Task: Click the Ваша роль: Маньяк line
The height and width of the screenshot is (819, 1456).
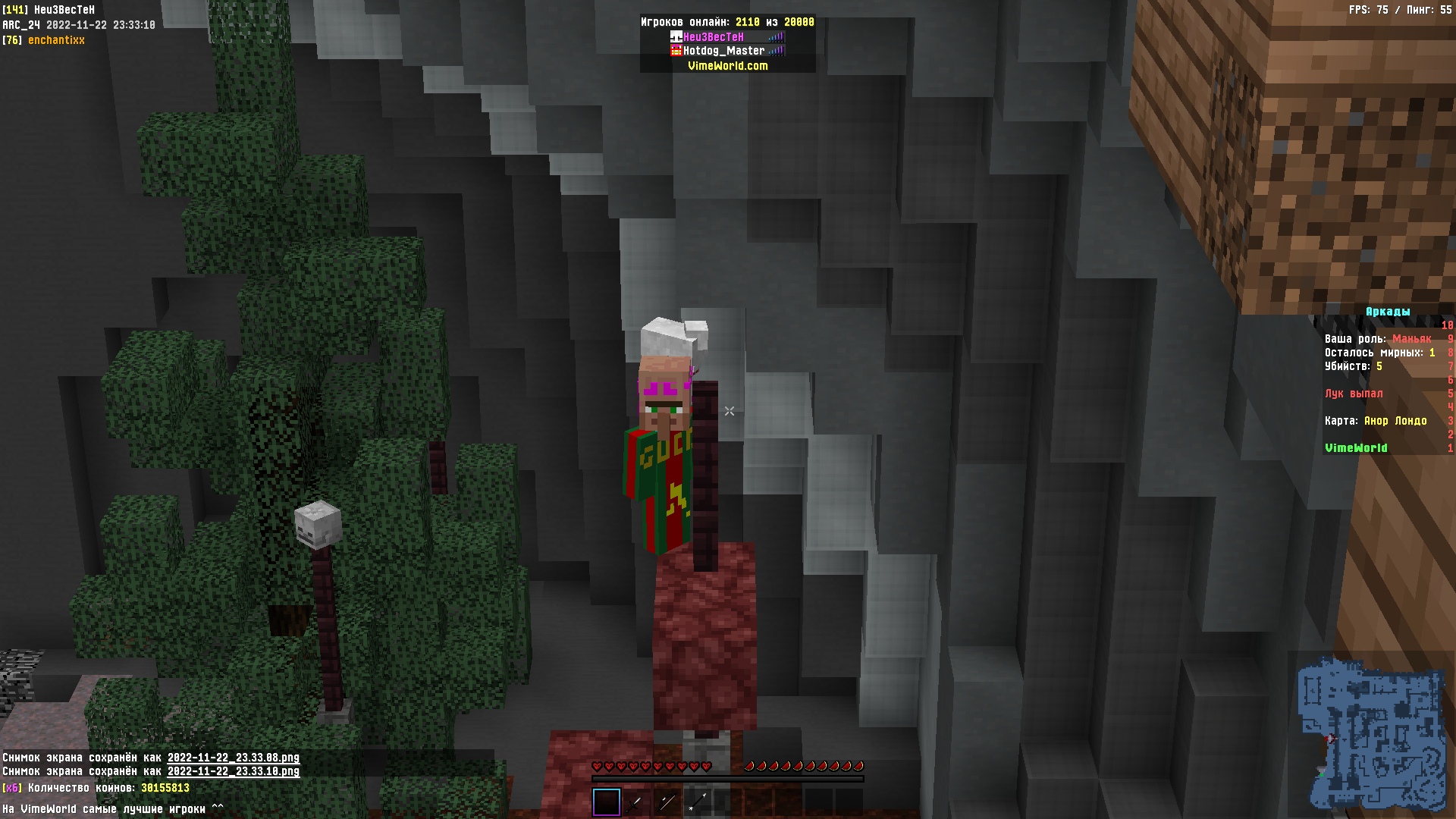Action: [x=1377, y=339]
